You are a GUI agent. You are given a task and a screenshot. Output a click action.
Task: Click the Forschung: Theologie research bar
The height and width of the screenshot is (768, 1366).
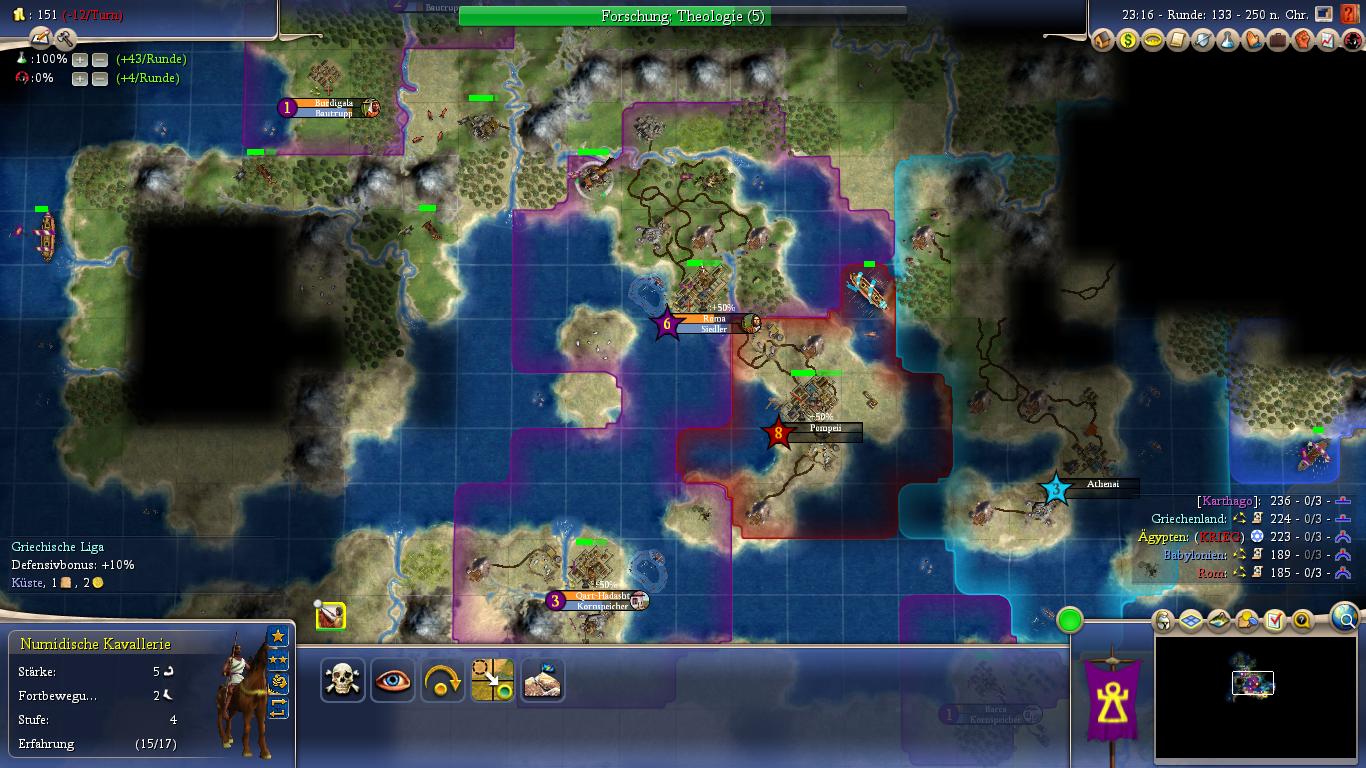pos(683,16)
